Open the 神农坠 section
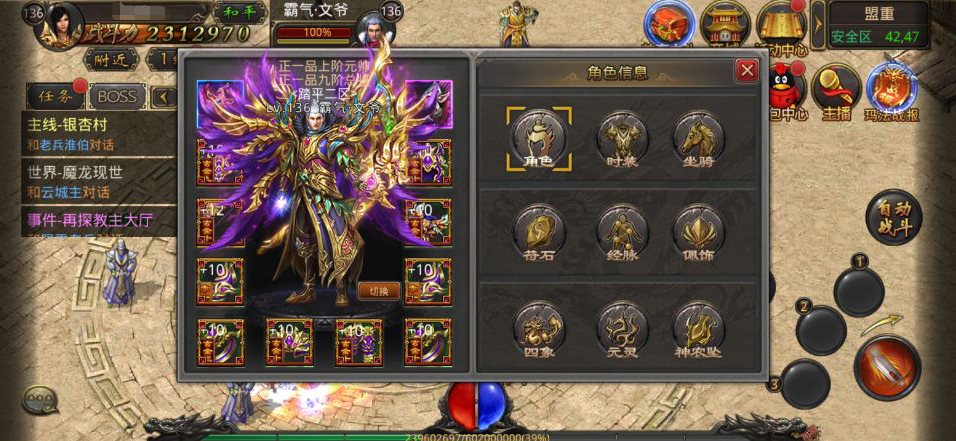Image resolution: width=956 pixels, height=441 pixels. coord(698,328)
